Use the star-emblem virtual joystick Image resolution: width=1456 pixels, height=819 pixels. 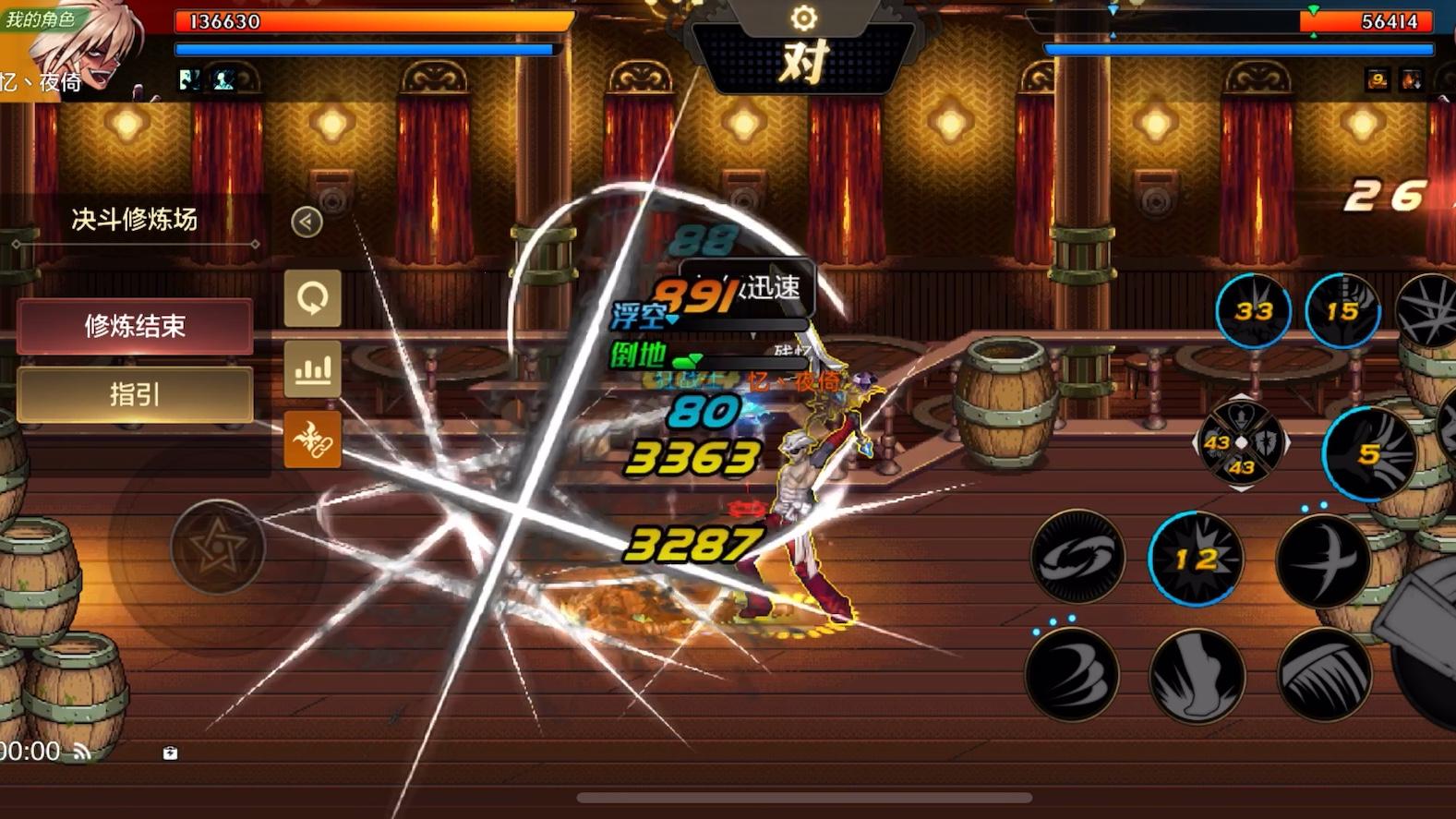click(x=218, y=548)
